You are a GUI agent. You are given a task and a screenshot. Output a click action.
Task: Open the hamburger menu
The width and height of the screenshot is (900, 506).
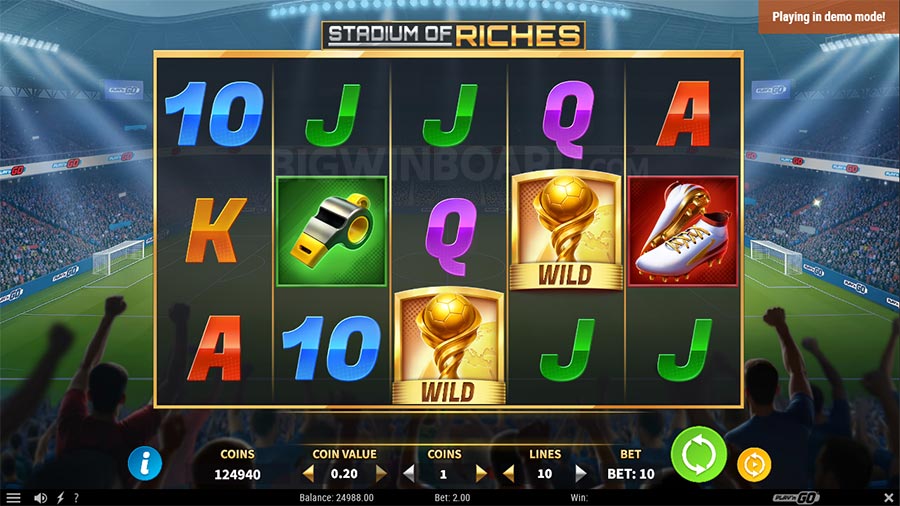click(x=14, y=497)
